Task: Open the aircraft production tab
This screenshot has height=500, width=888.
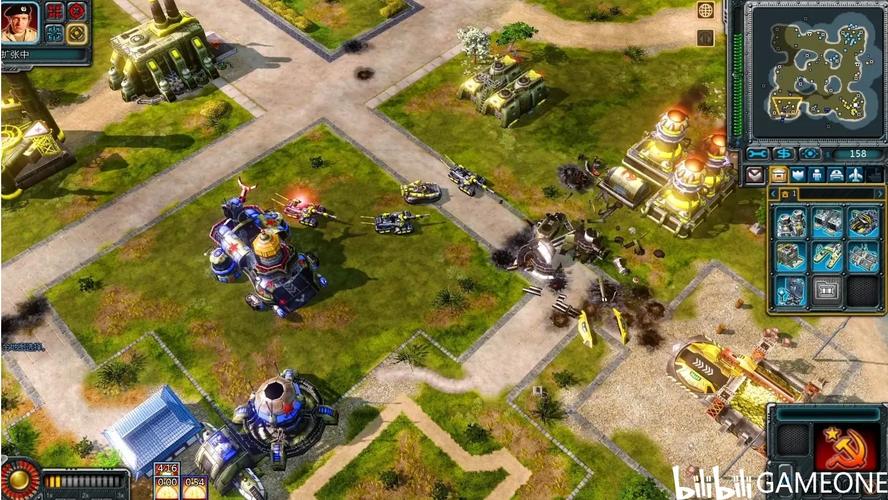Action: coord(857,175)
